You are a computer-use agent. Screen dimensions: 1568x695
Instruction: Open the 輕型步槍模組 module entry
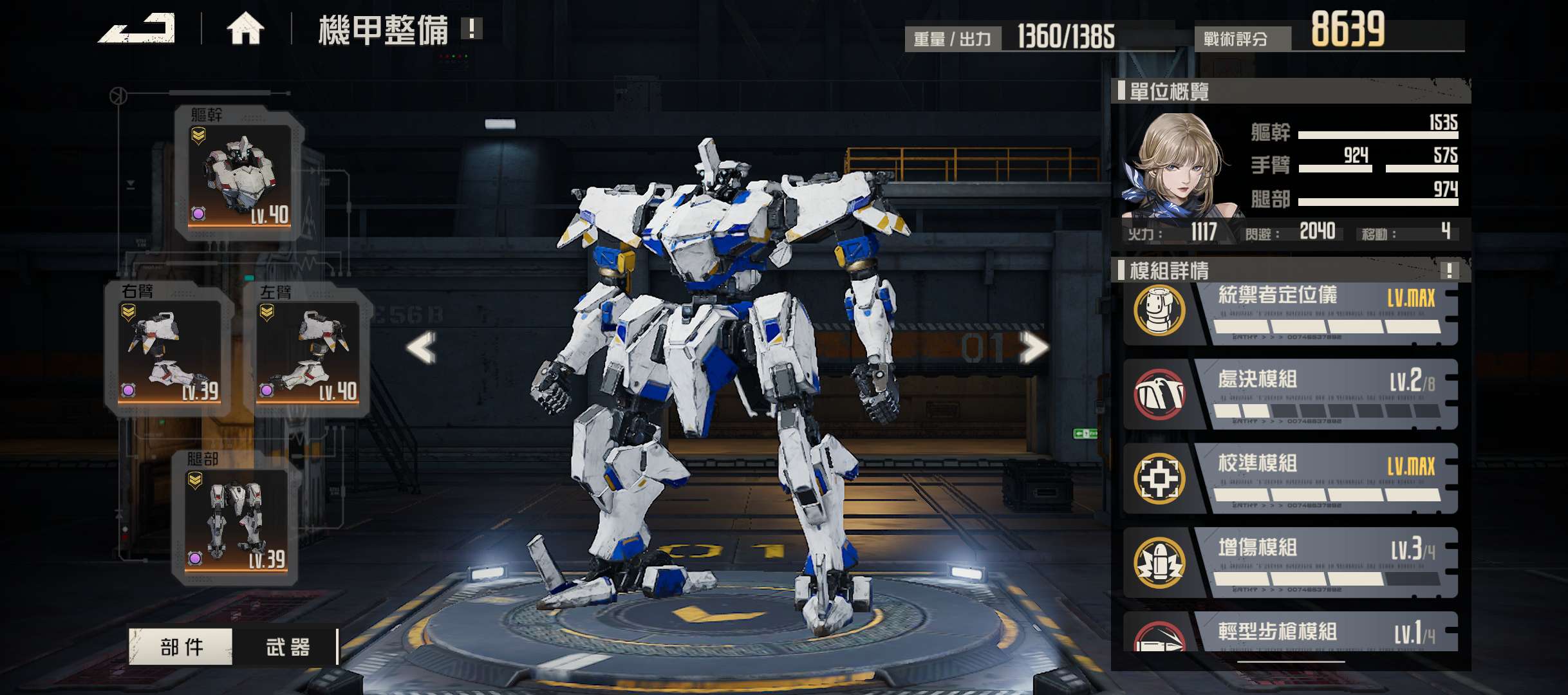[x=1290, y=633]
